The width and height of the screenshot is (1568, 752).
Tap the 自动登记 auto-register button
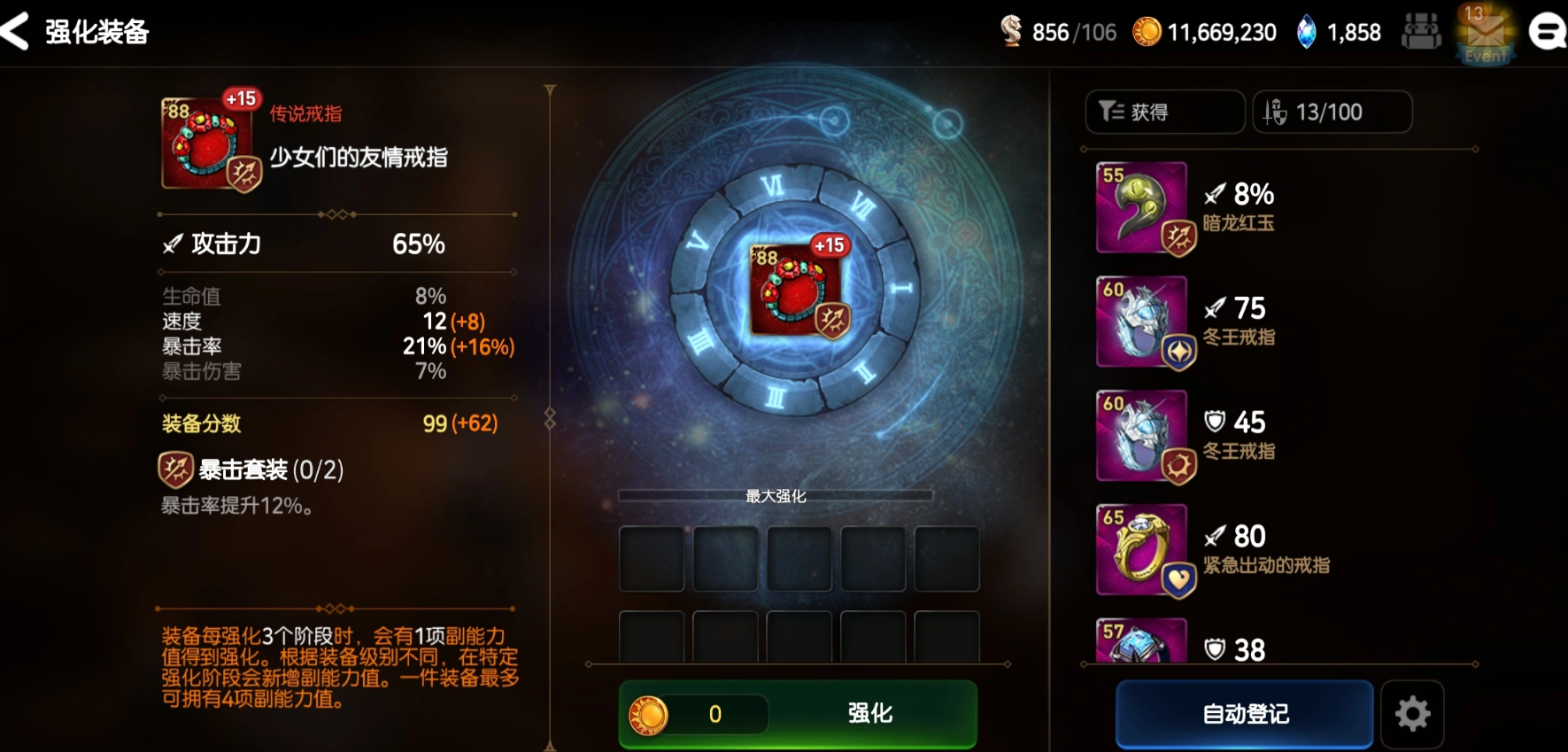(x=1244, y=714)
